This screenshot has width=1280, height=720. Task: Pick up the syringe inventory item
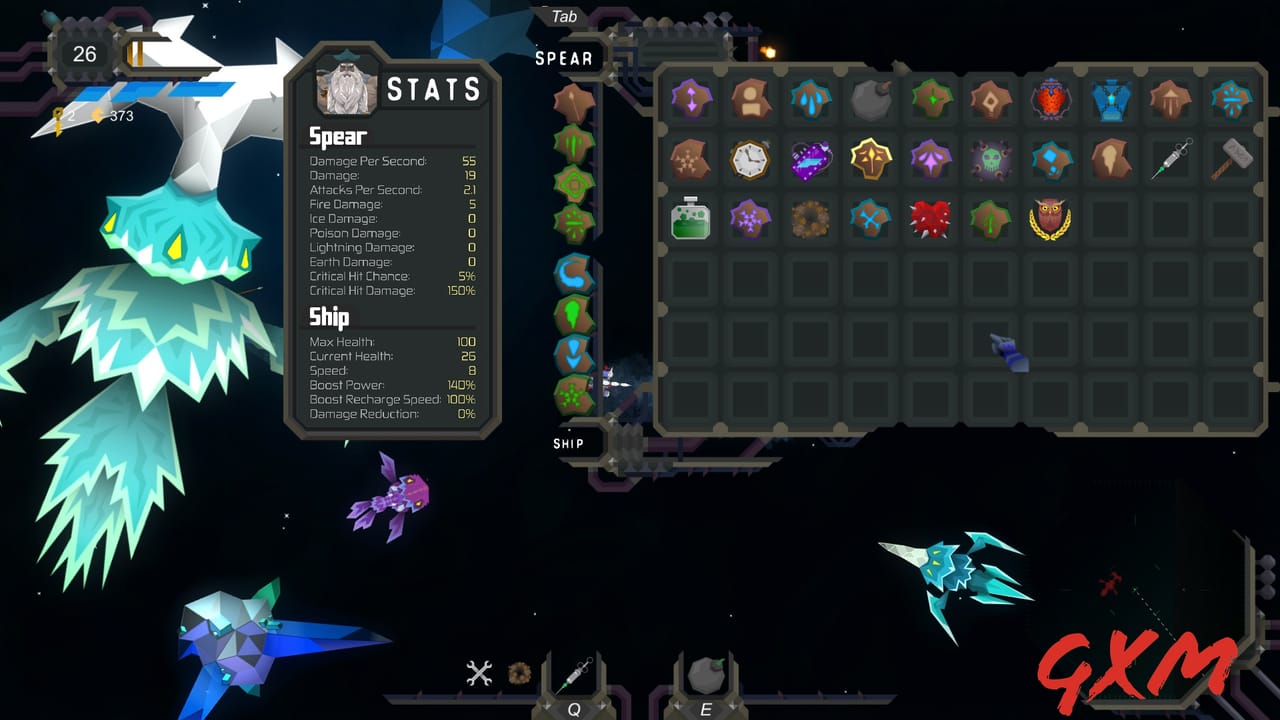tap(1170, 159)
